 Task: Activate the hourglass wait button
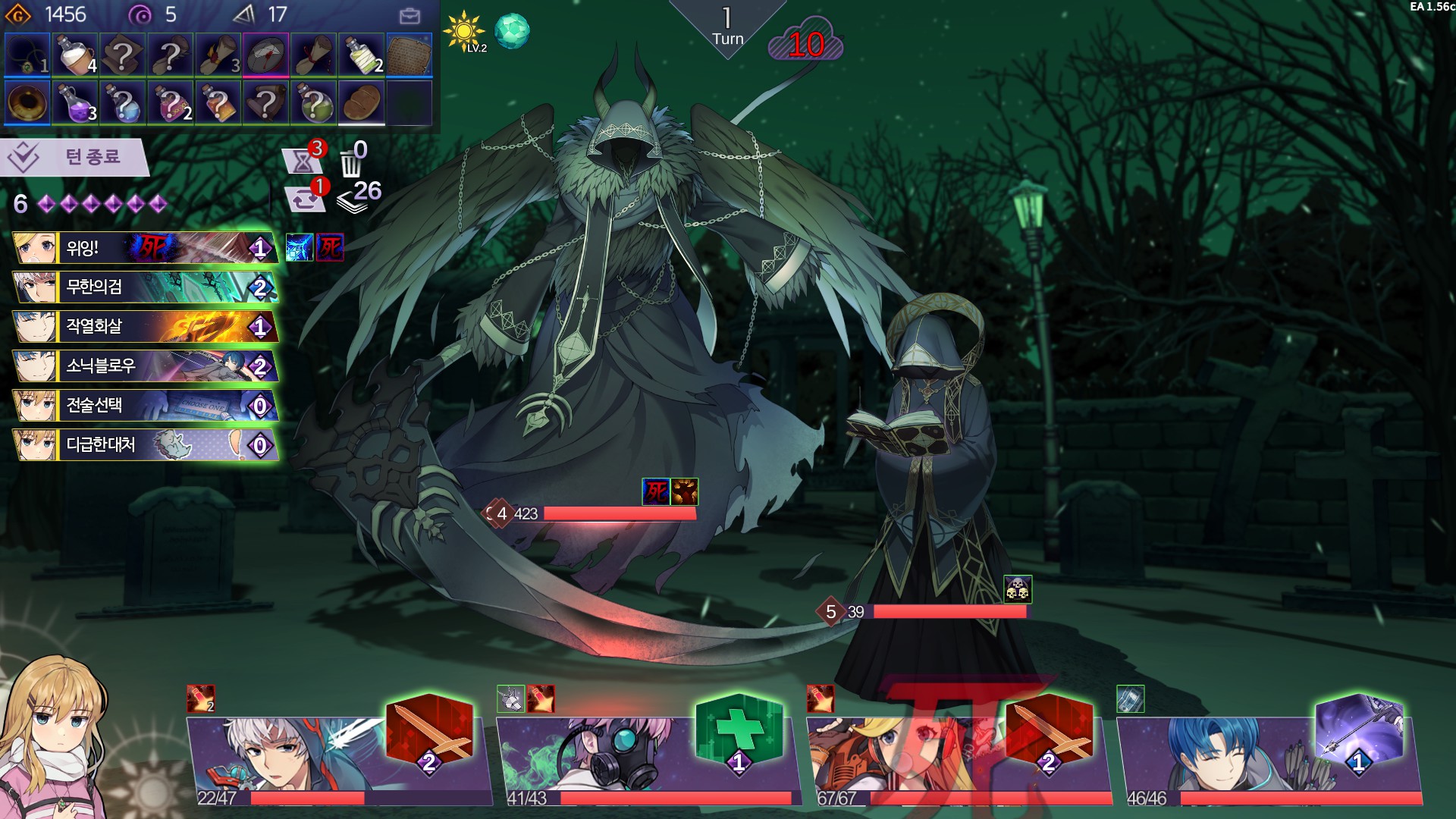(x=302, y=160)
